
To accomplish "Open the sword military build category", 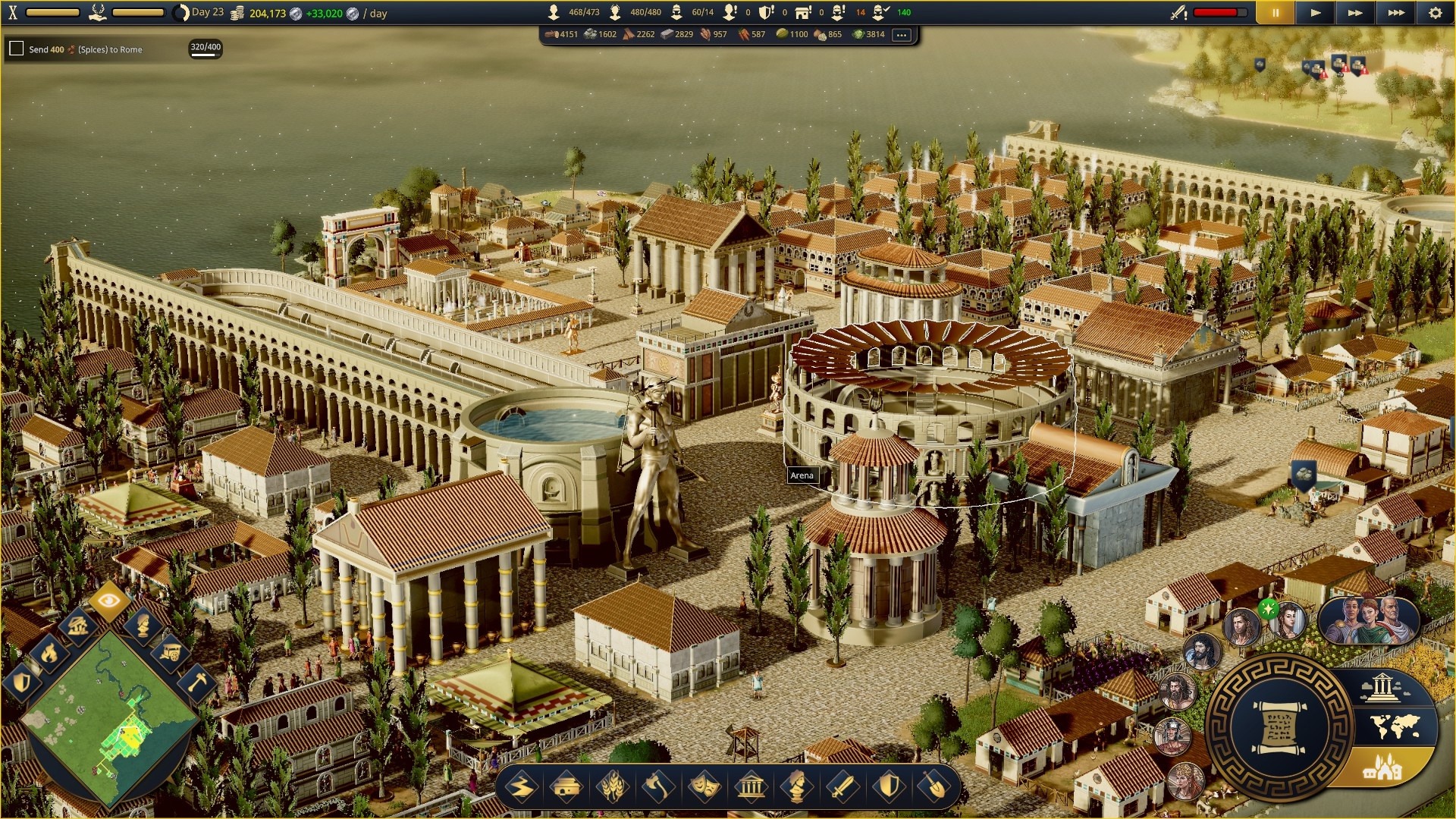I will pyautogui.click(x=843, y=787).
